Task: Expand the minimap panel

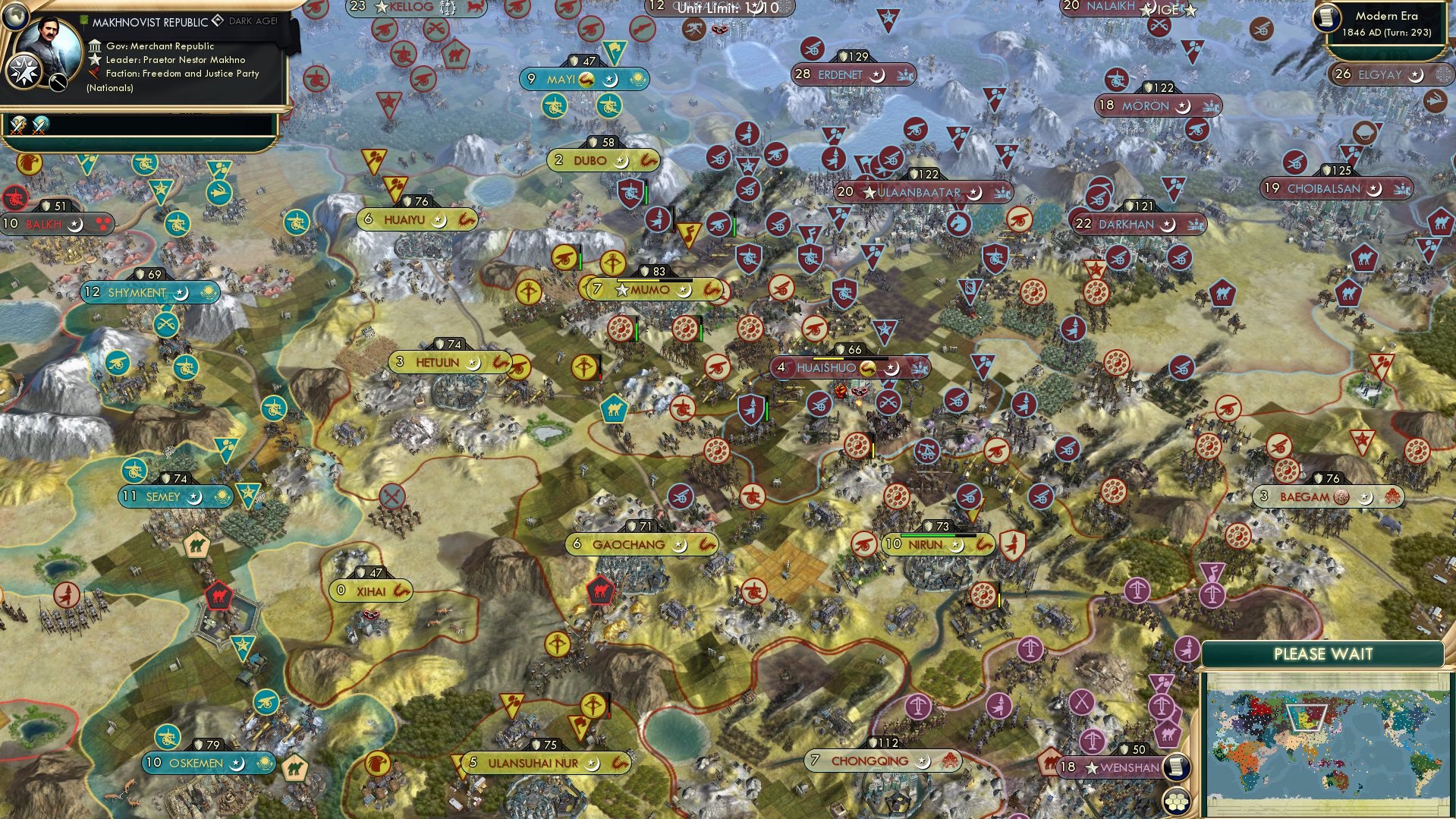Action: point(1325,654)
